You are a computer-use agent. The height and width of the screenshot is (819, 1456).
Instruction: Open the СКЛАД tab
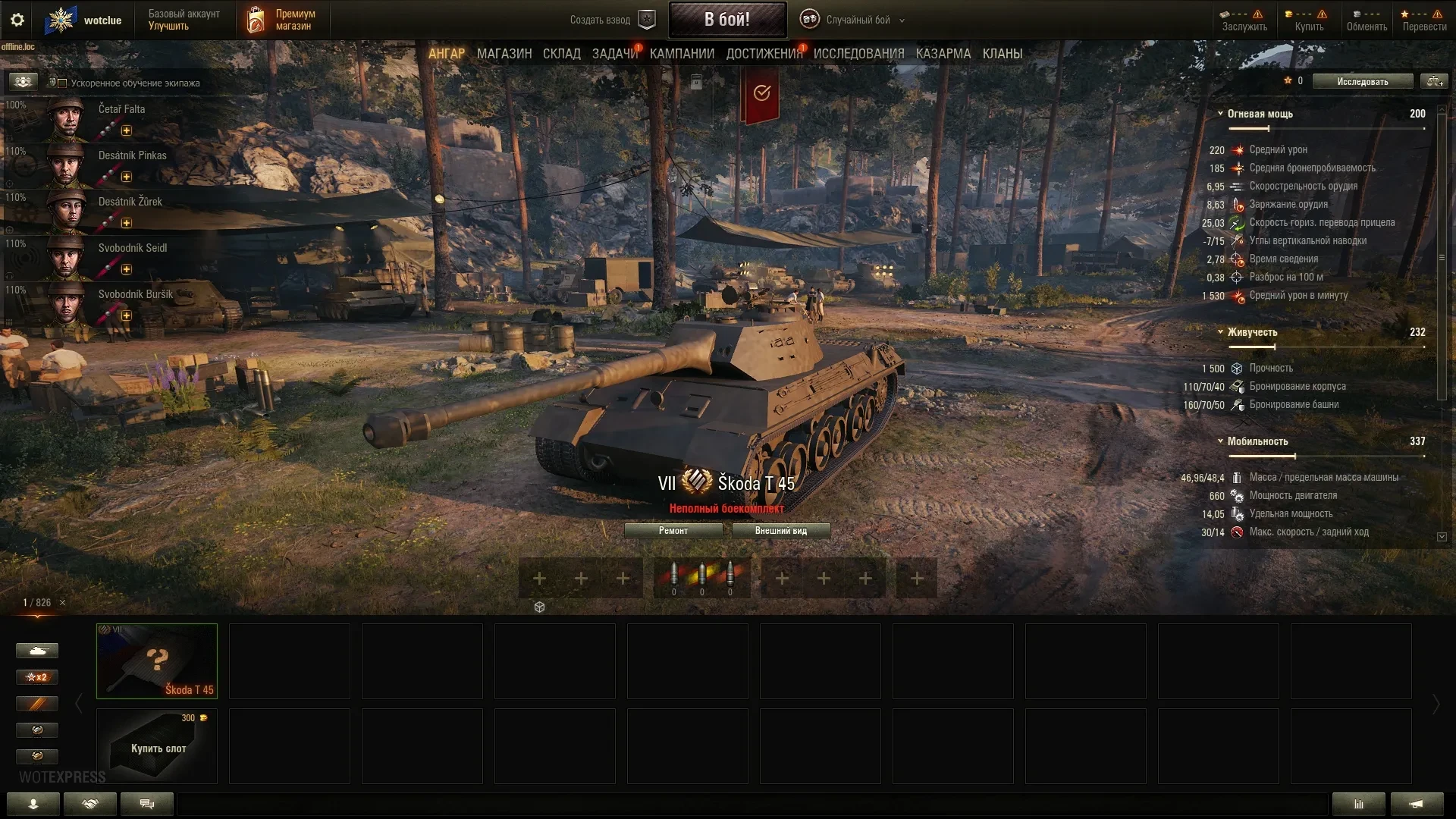pyautogui.click(x=561, y=54)
